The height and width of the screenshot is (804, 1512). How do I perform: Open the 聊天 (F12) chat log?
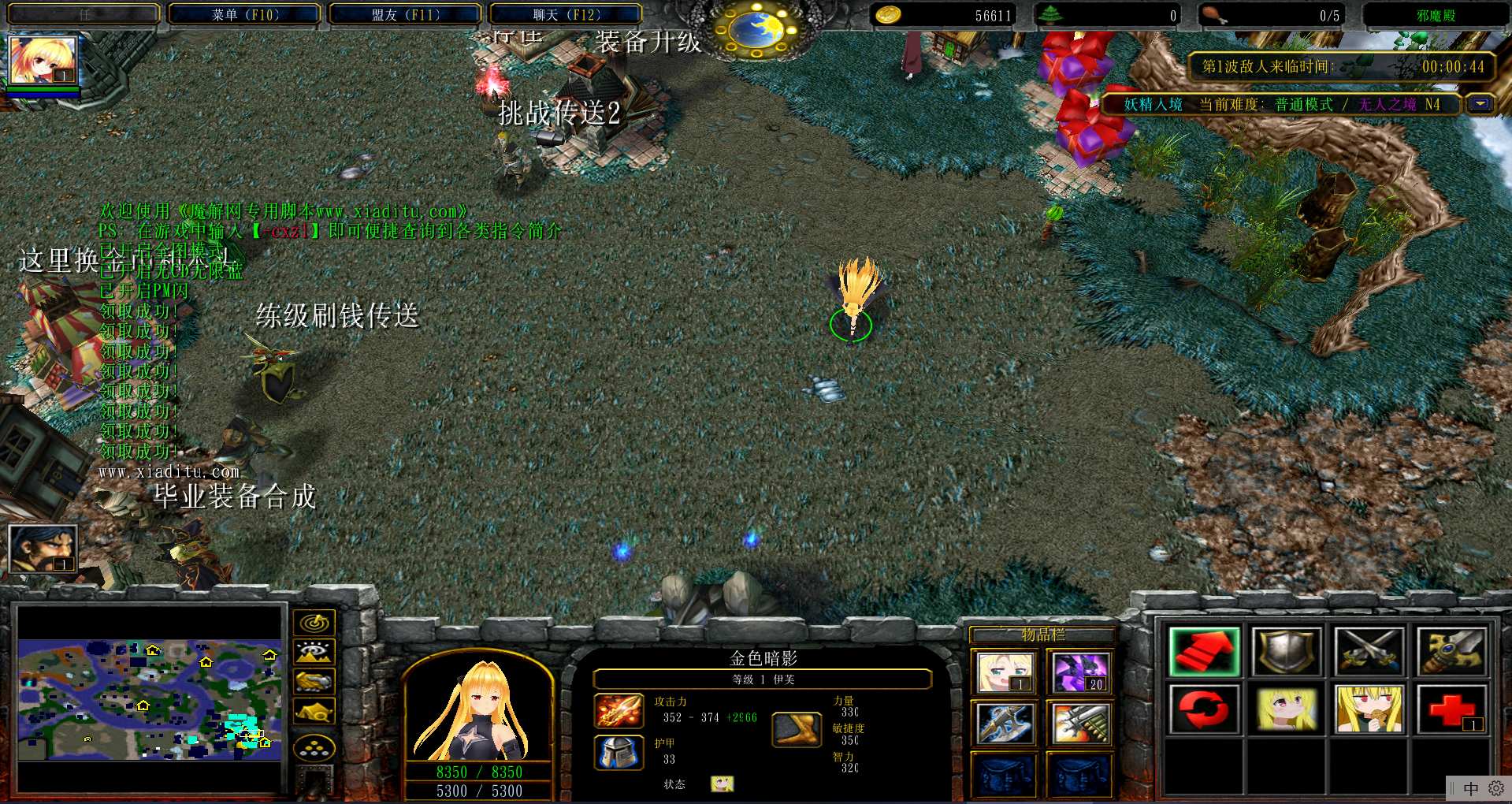click(x=566, y=14)
